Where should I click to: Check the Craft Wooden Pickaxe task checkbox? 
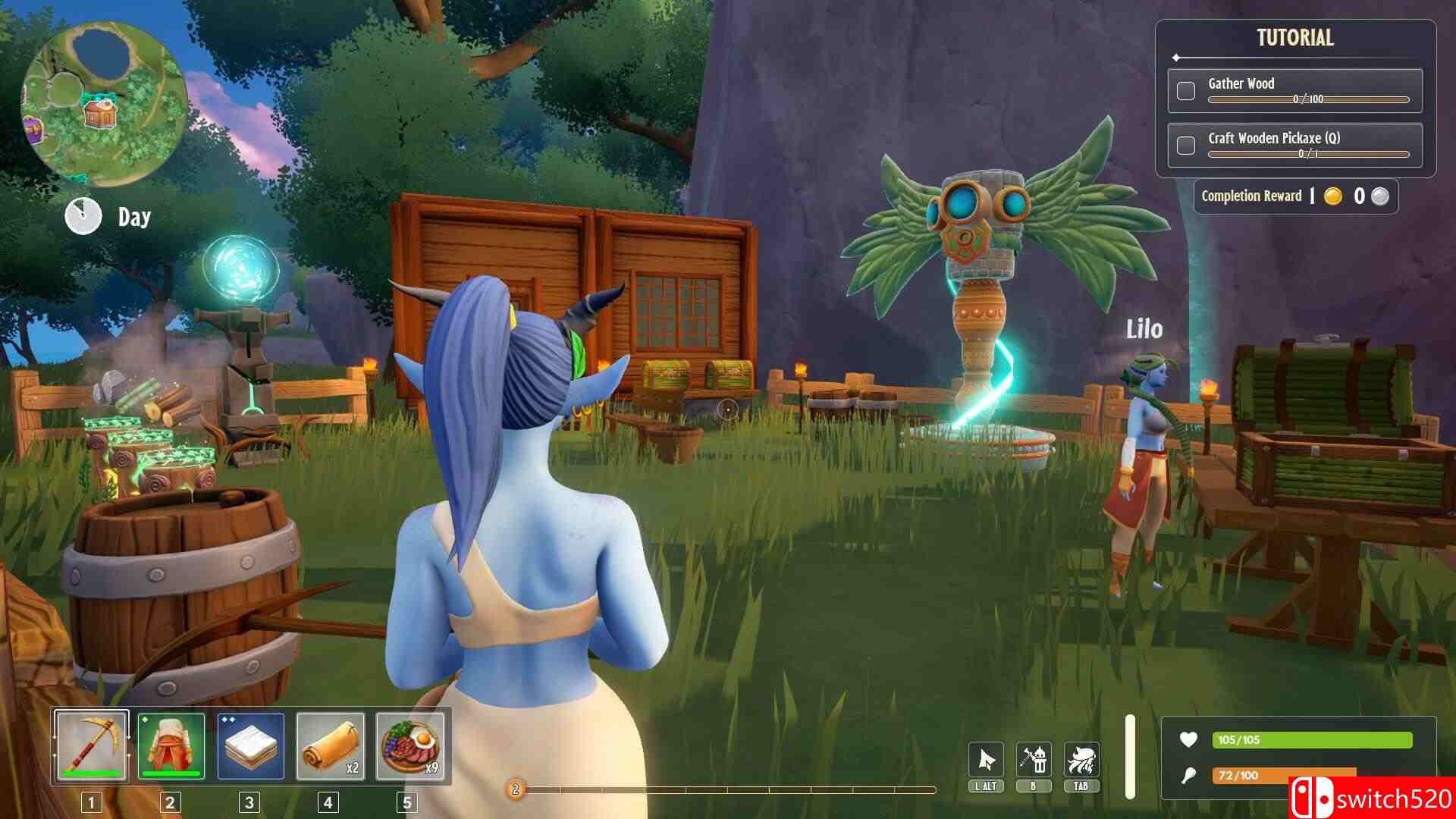click(1185, 144)
